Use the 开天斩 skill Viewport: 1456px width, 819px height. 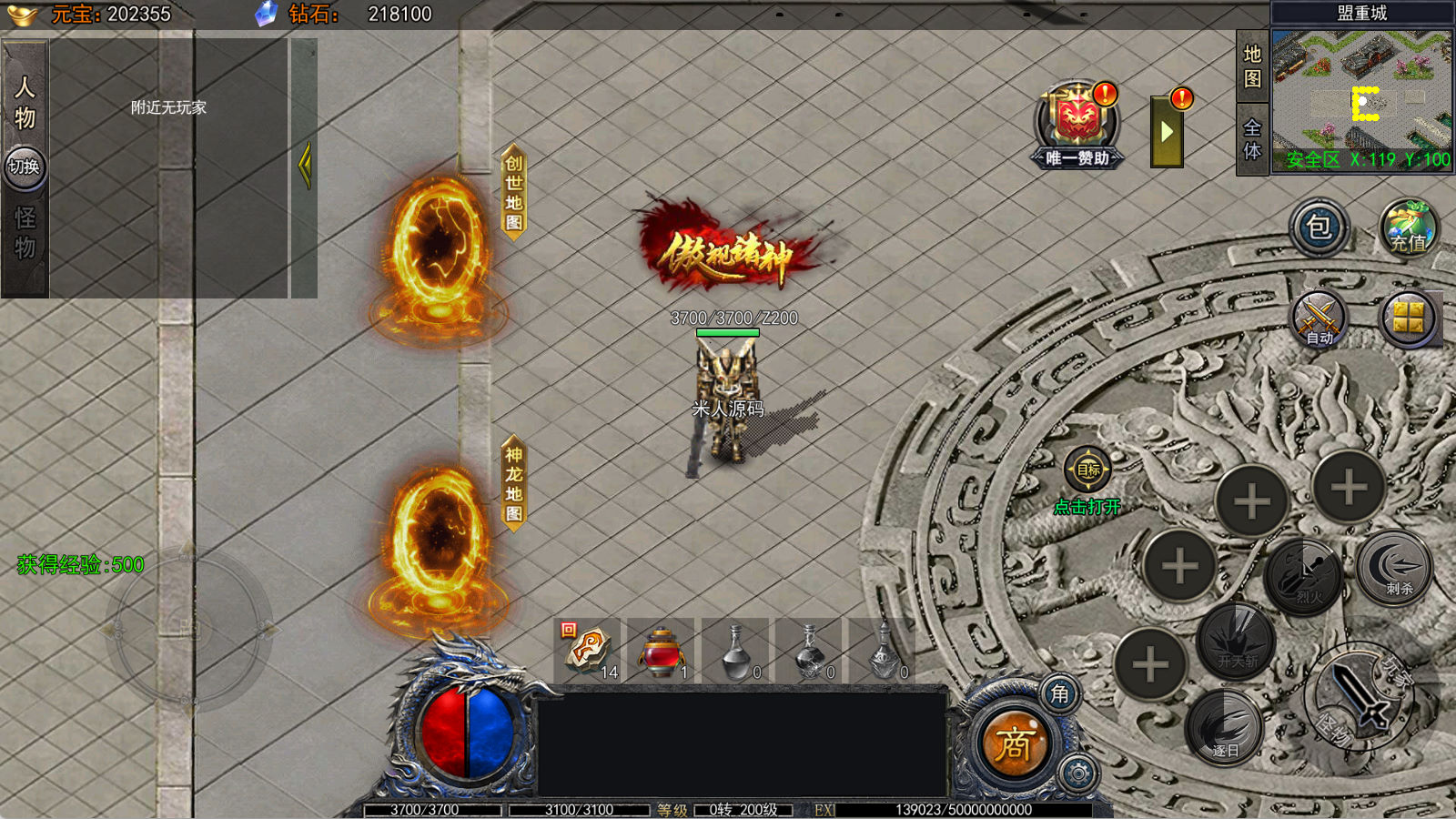point(1236,641)
